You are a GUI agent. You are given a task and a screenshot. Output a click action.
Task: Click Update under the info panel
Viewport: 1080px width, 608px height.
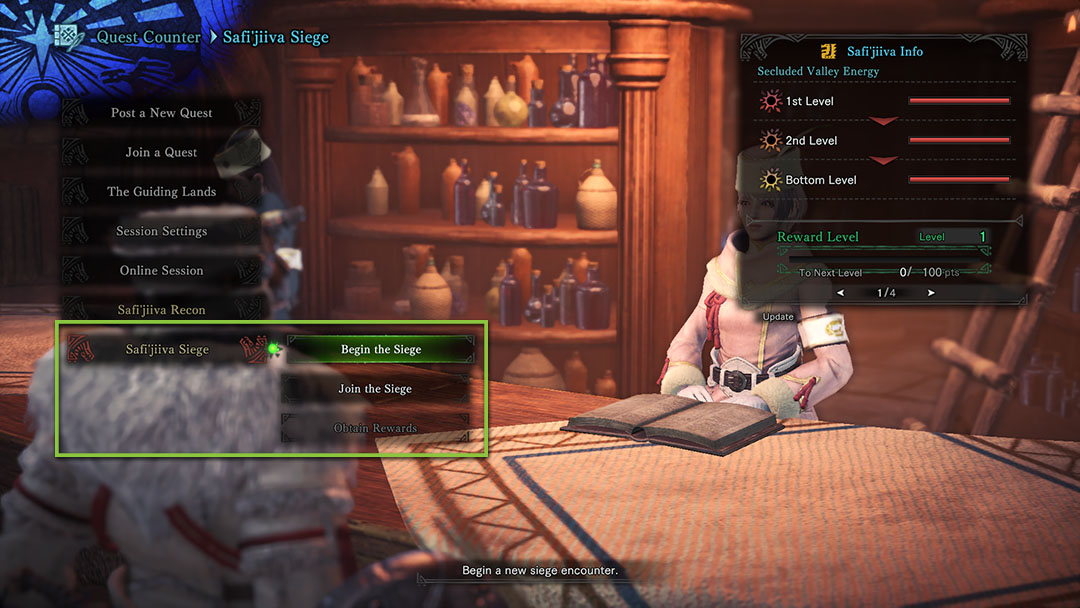(778, 317)
